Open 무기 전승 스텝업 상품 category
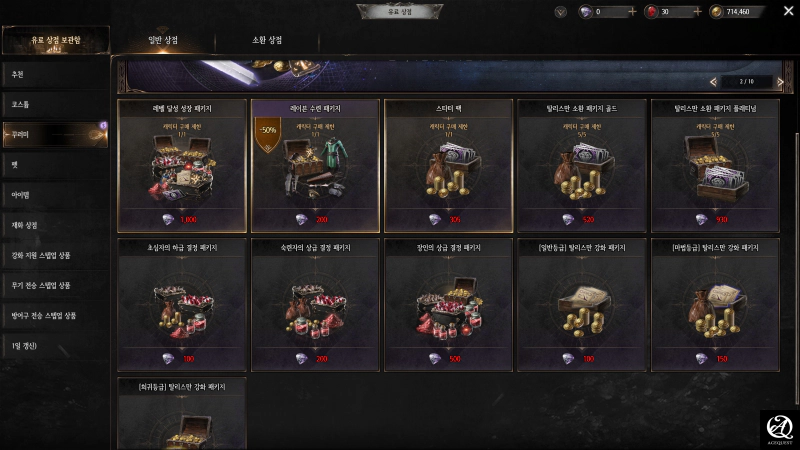The height and width of the screenshot is (450, 800). [x=55, y=286]
